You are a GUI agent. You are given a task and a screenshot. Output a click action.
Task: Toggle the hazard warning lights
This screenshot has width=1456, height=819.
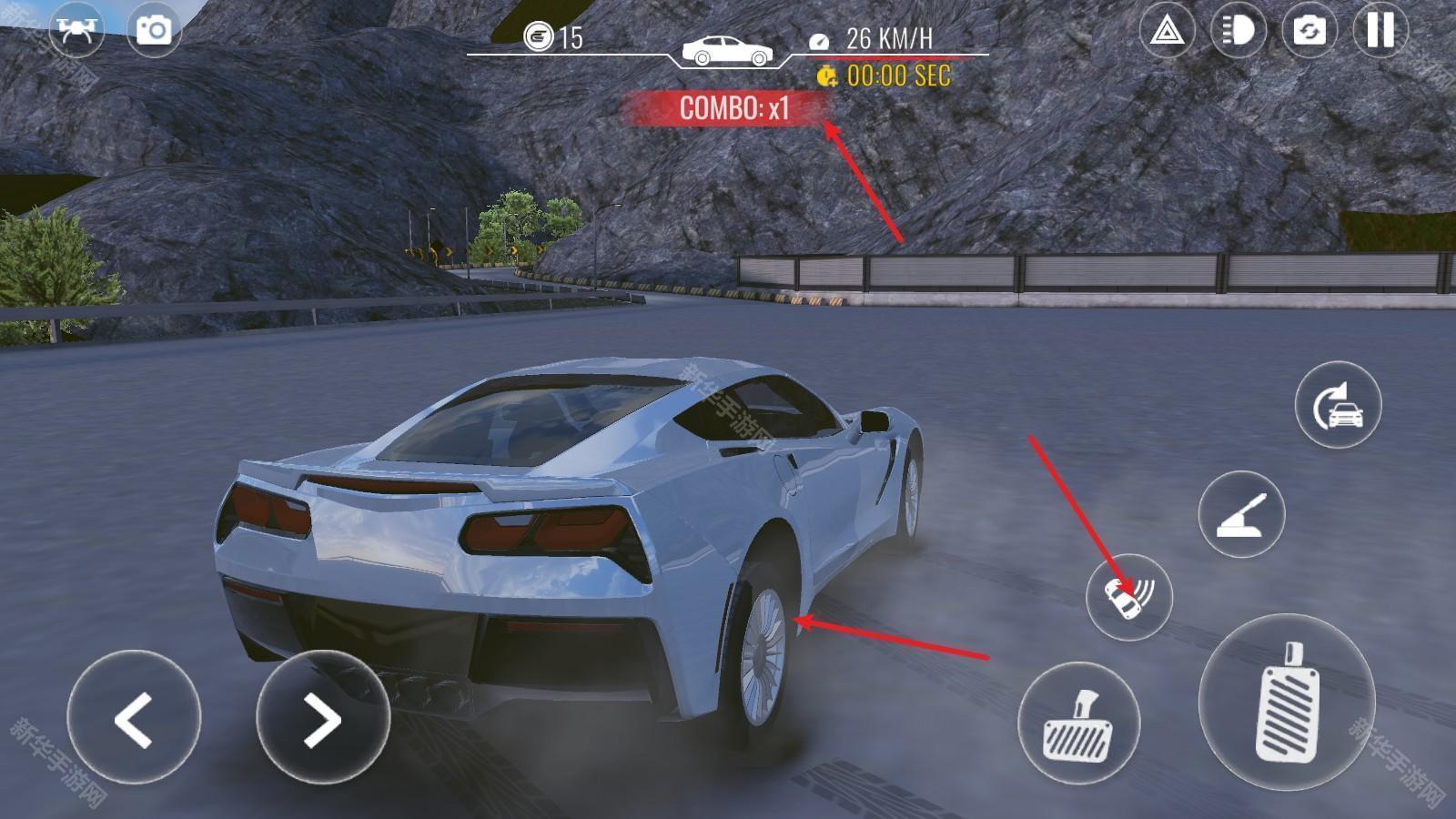click(1167, 31)
